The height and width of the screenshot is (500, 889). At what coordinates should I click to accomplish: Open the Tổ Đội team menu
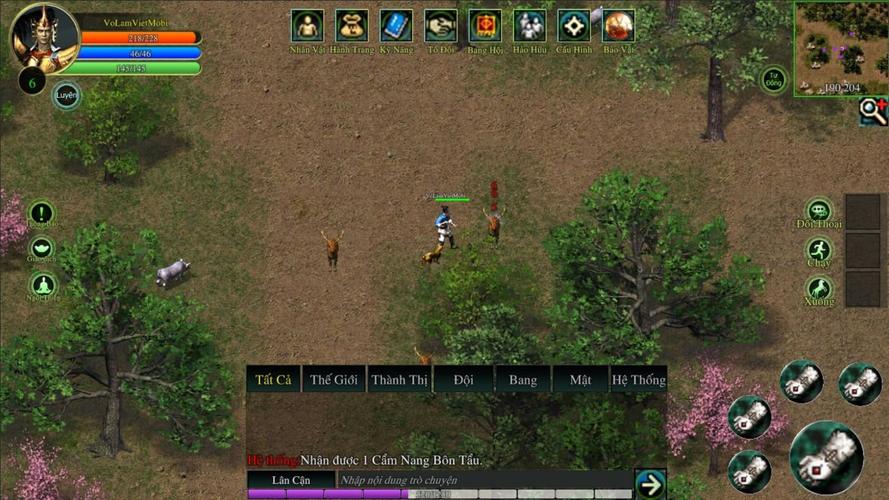pyautogui.click(x=440, y=26)
